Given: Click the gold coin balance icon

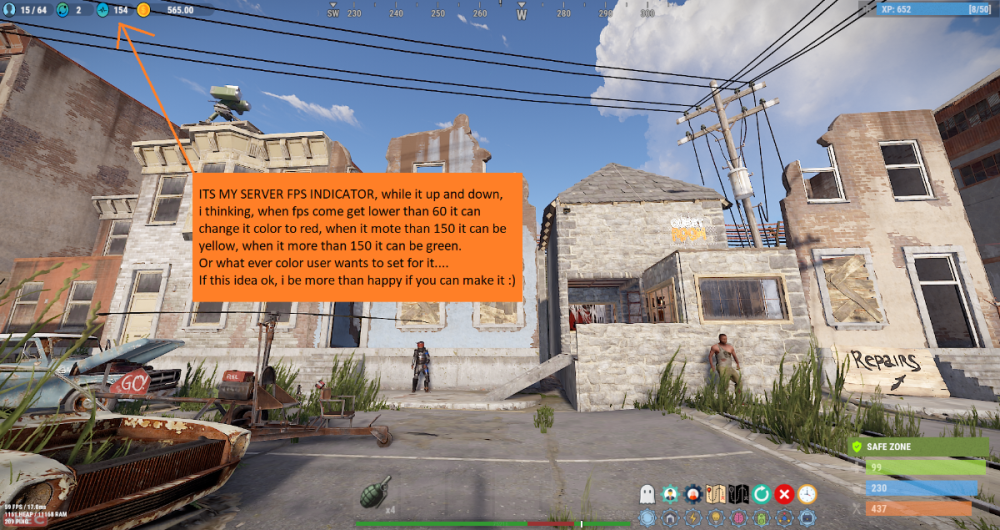Looking at the screenshot, I should pyautogui.click(x=143, y=10).
